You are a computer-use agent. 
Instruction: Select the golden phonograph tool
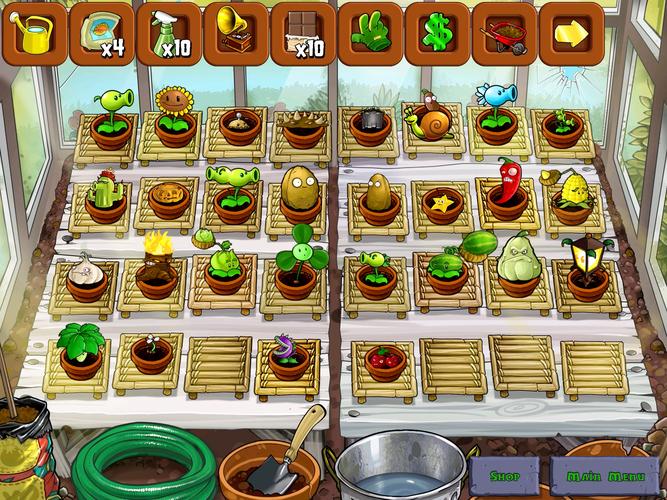pos(236,33)
